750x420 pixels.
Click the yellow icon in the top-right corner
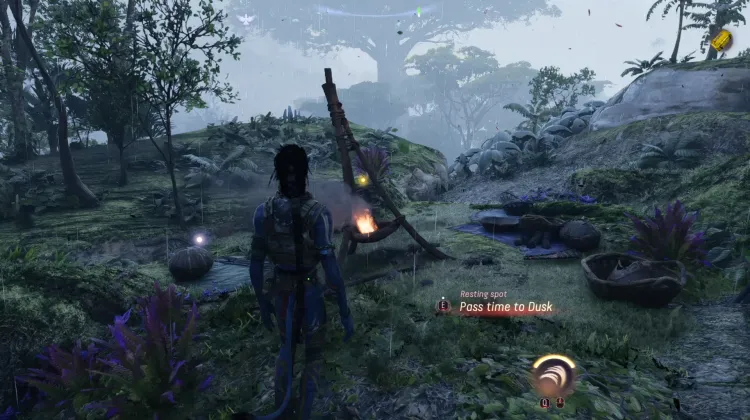tap(721, 41)
